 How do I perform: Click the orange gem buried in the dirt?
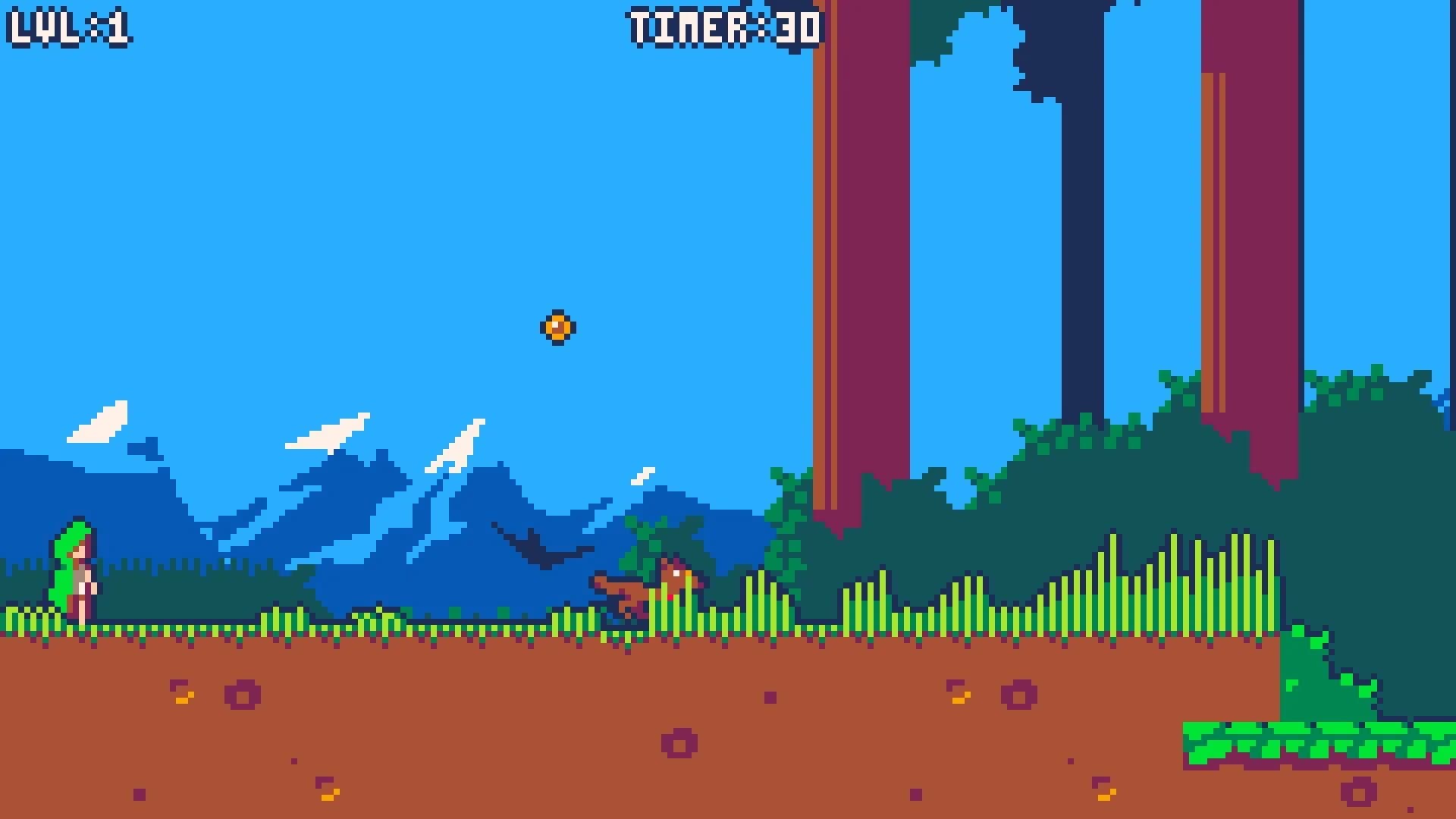coord(182,698)
